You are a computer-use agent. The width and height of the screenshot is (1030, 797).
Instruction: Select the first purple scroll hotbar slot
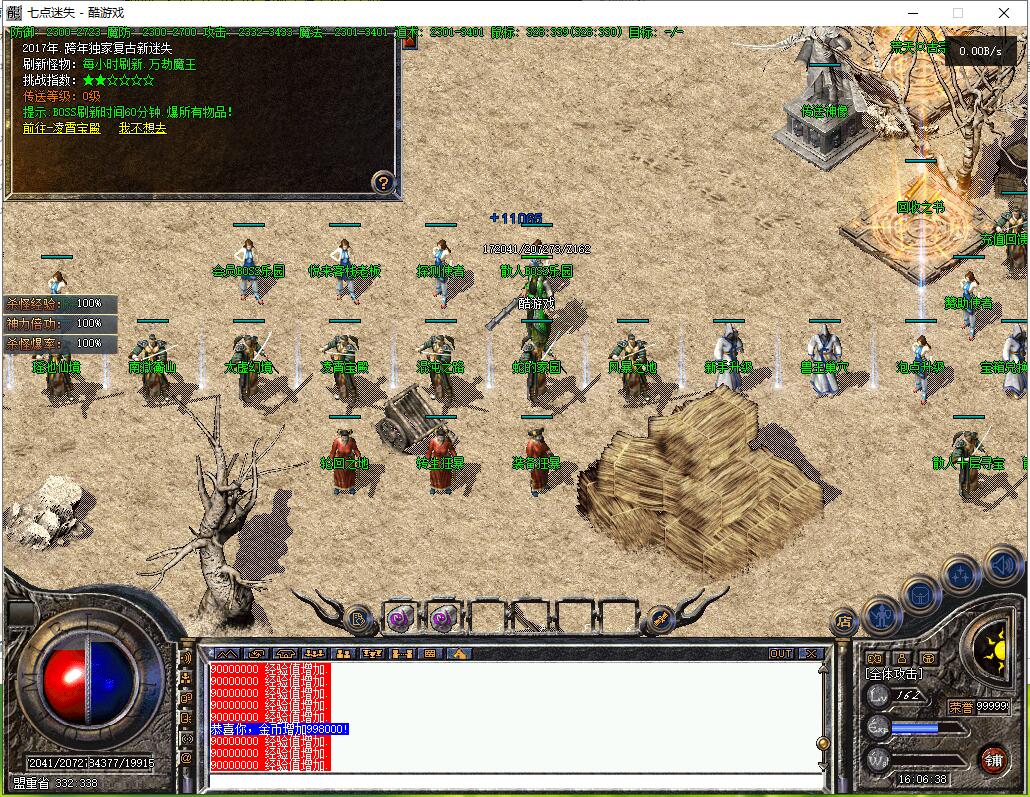click(399, 617)
